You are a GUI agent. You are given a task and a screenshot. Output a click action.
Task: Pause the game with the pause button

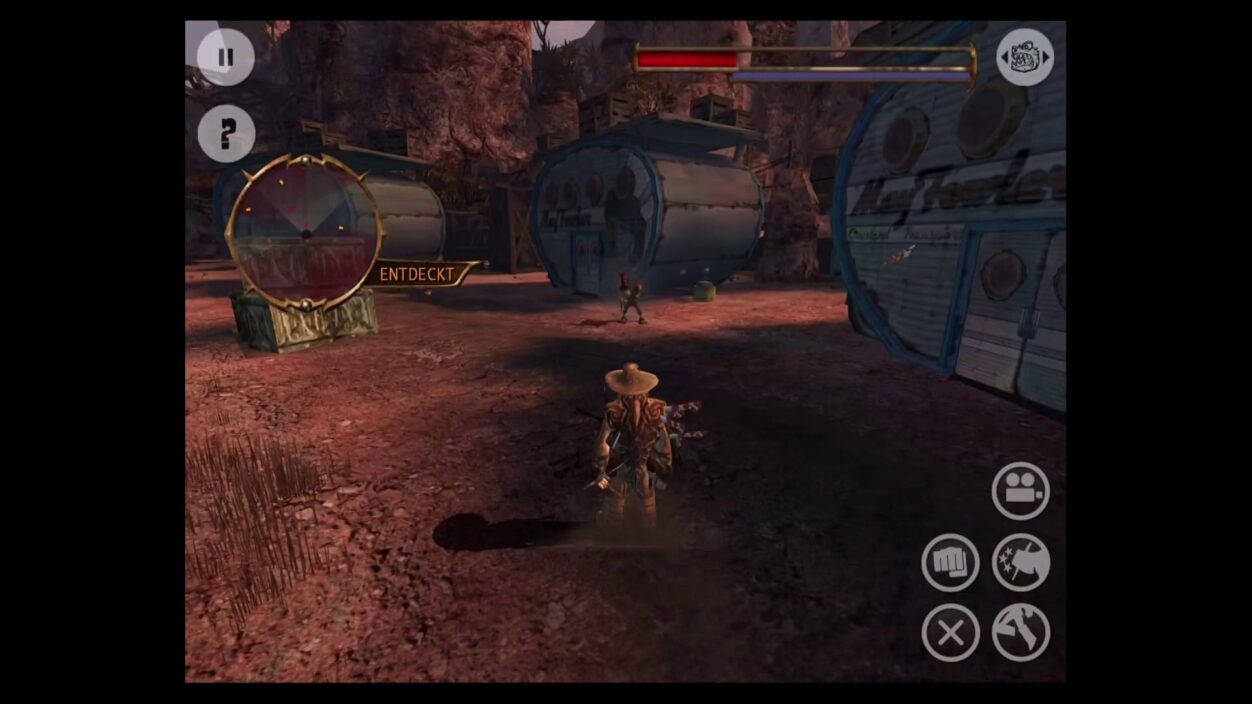point(225,57)
